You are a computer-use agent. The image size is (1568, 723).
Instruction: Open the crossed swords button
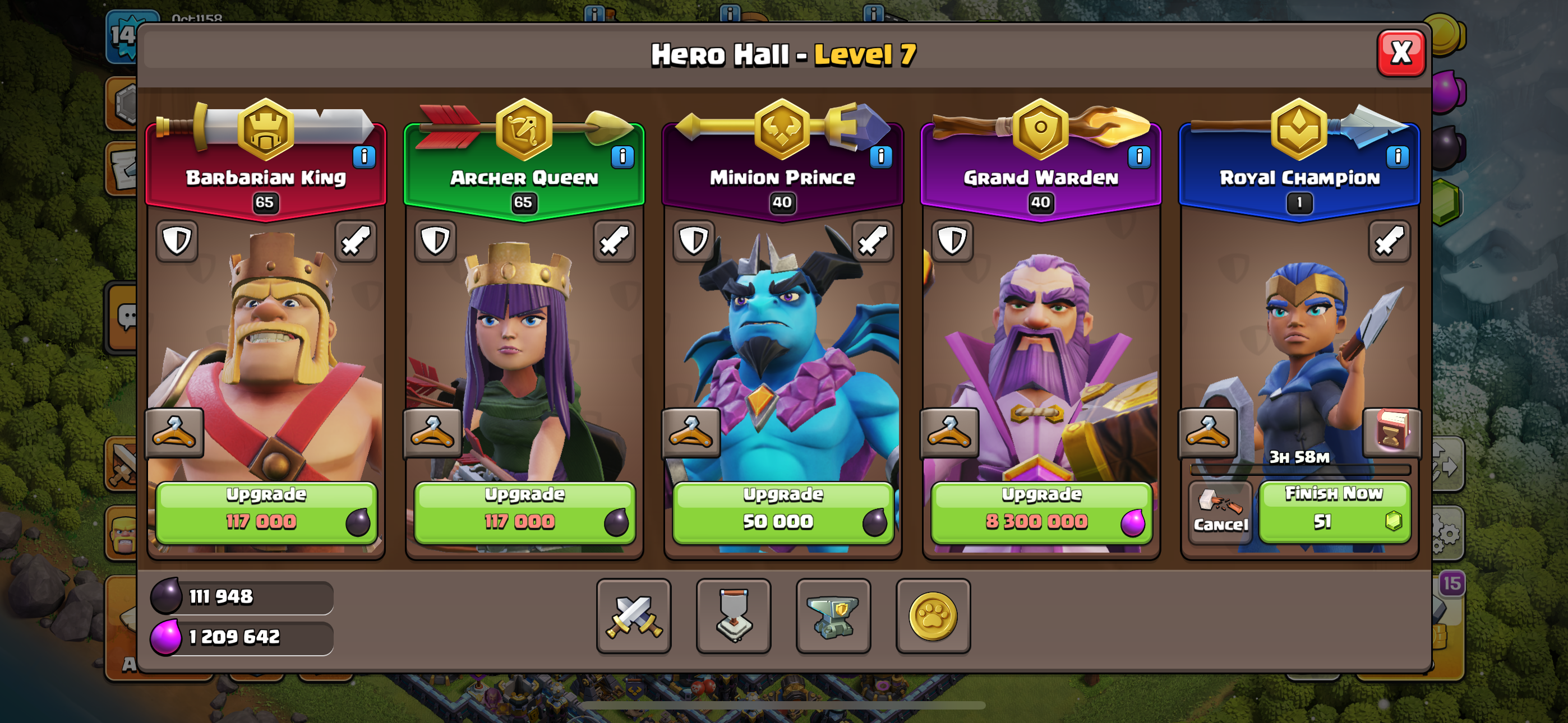[634, 616]
